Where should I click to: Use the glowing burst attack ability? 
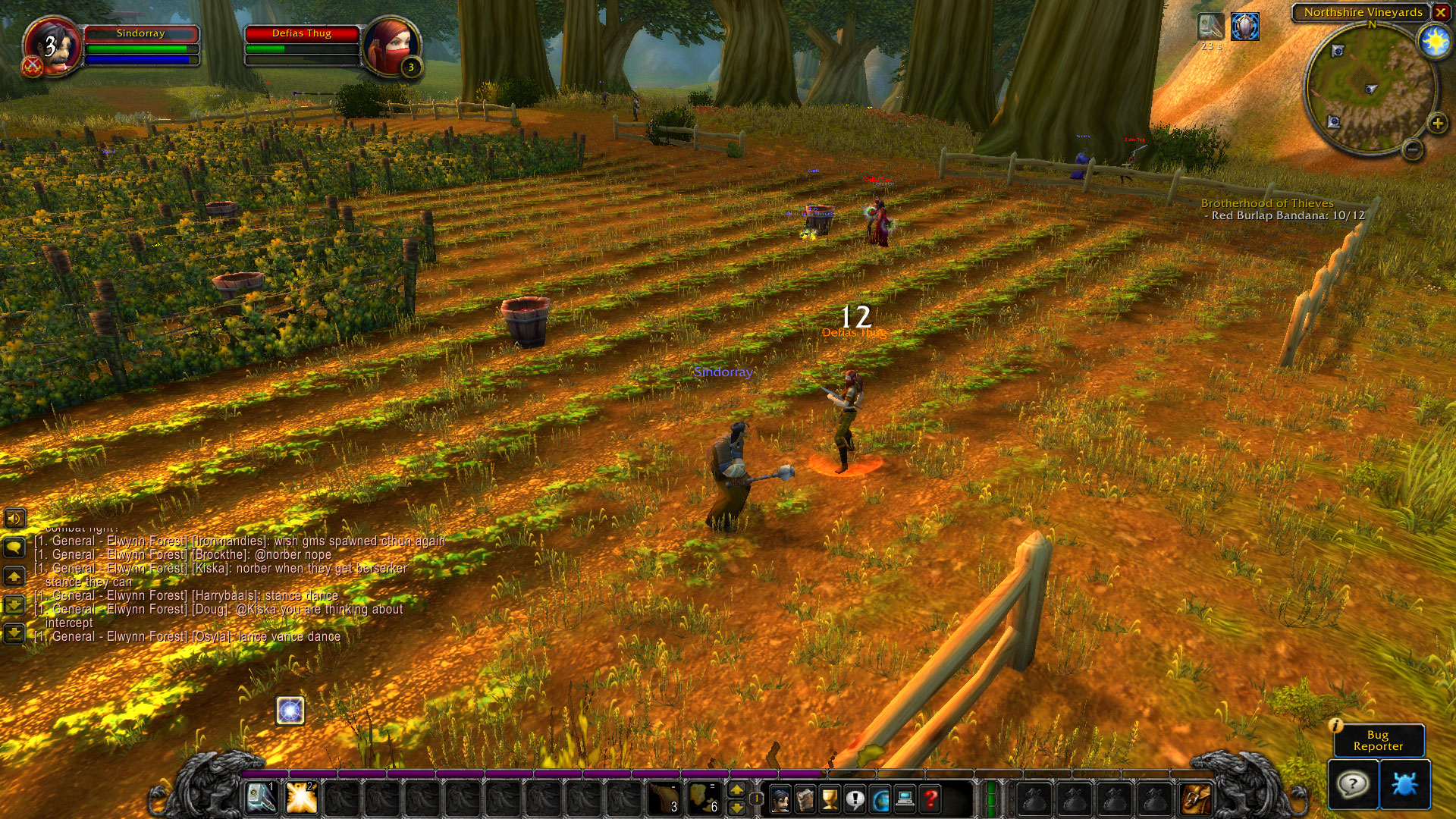click(x=301, y=798)
